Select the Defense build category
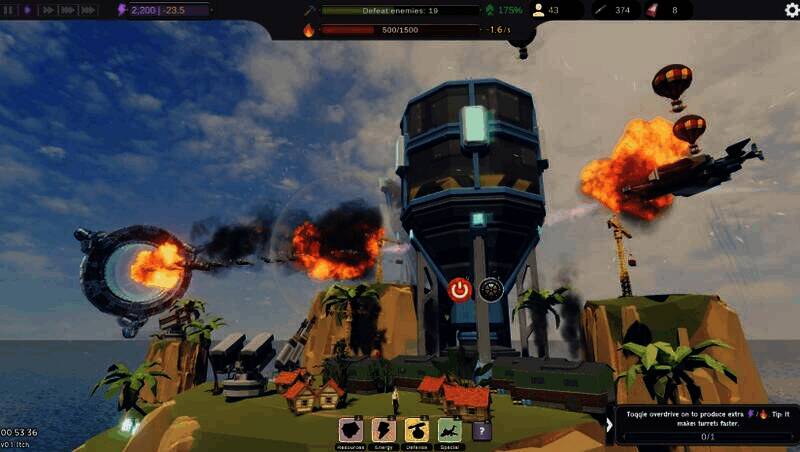 (417, 430)
